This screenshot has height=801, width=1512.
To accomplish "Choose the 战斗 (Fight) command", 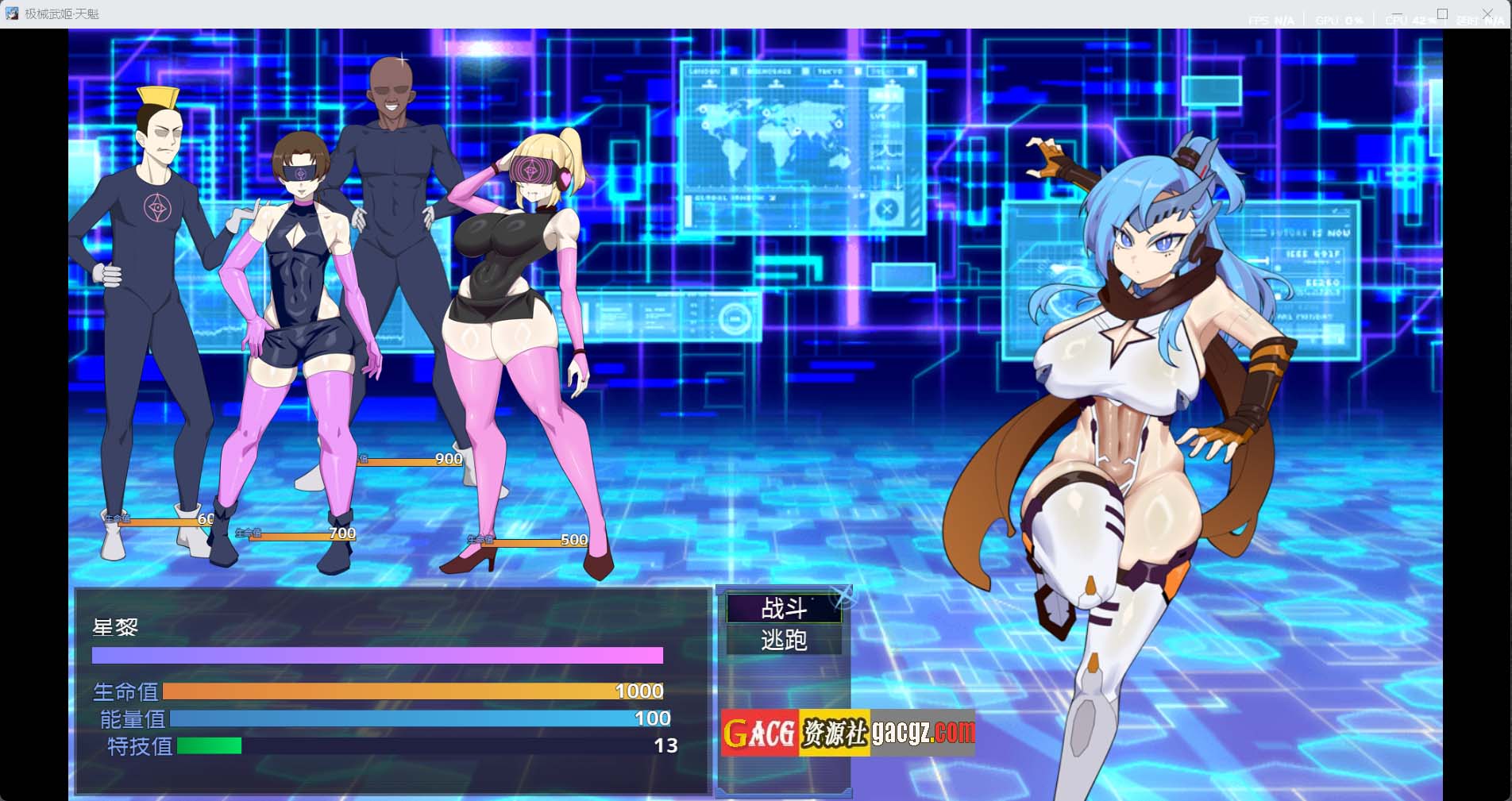I will [x=784, y=609].
